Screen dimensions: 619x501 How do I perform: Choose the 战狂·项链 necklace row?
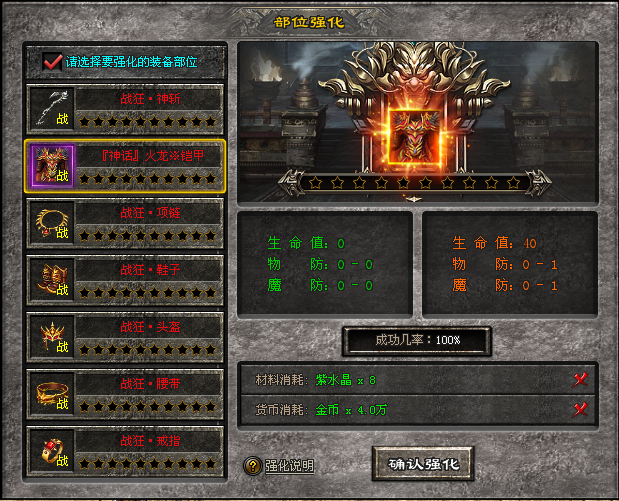pyautogui.click(x=124, y=223)
